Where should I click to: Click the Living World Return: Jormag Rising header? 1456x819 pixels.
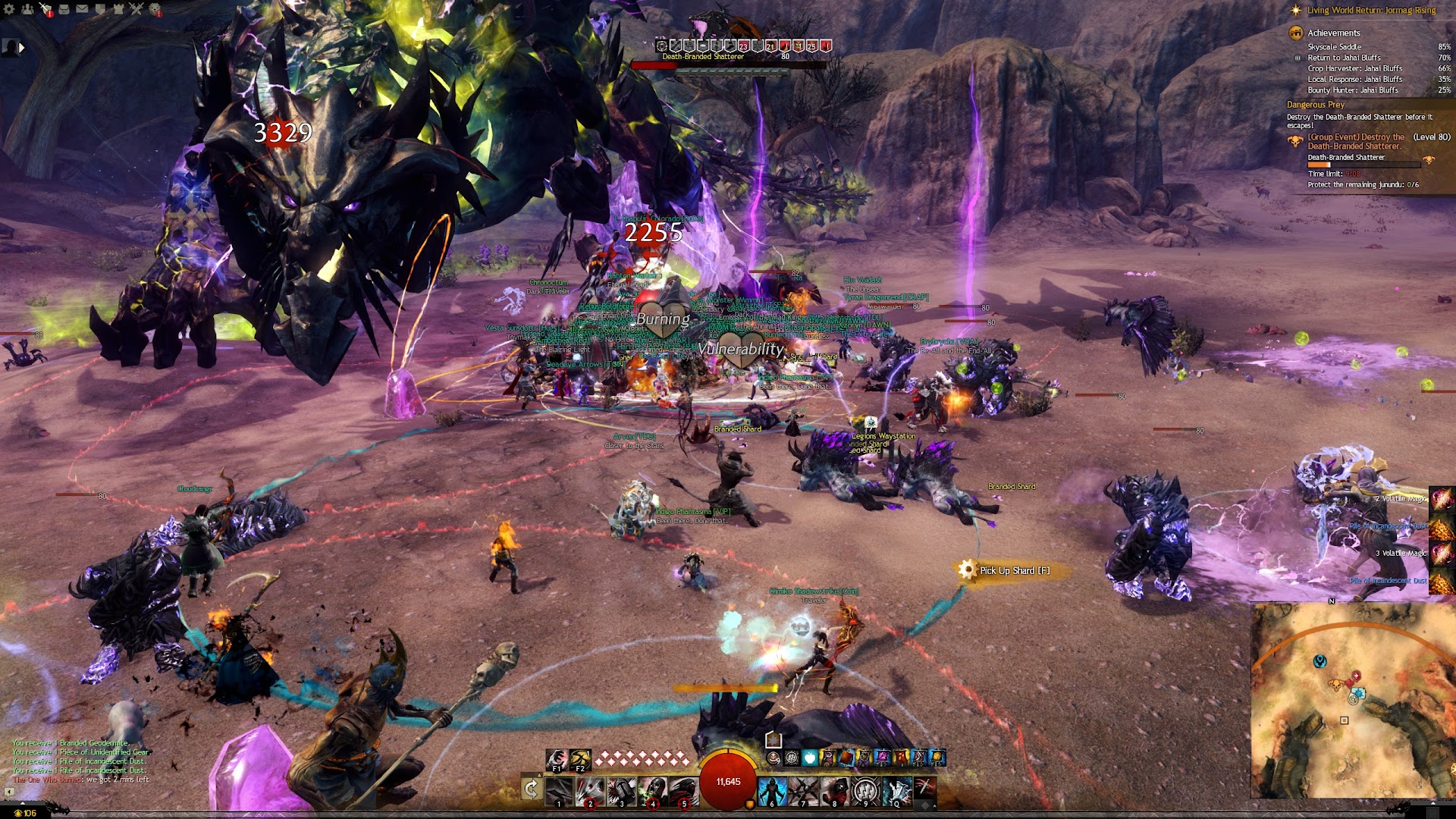click(x=1371, y=11)
